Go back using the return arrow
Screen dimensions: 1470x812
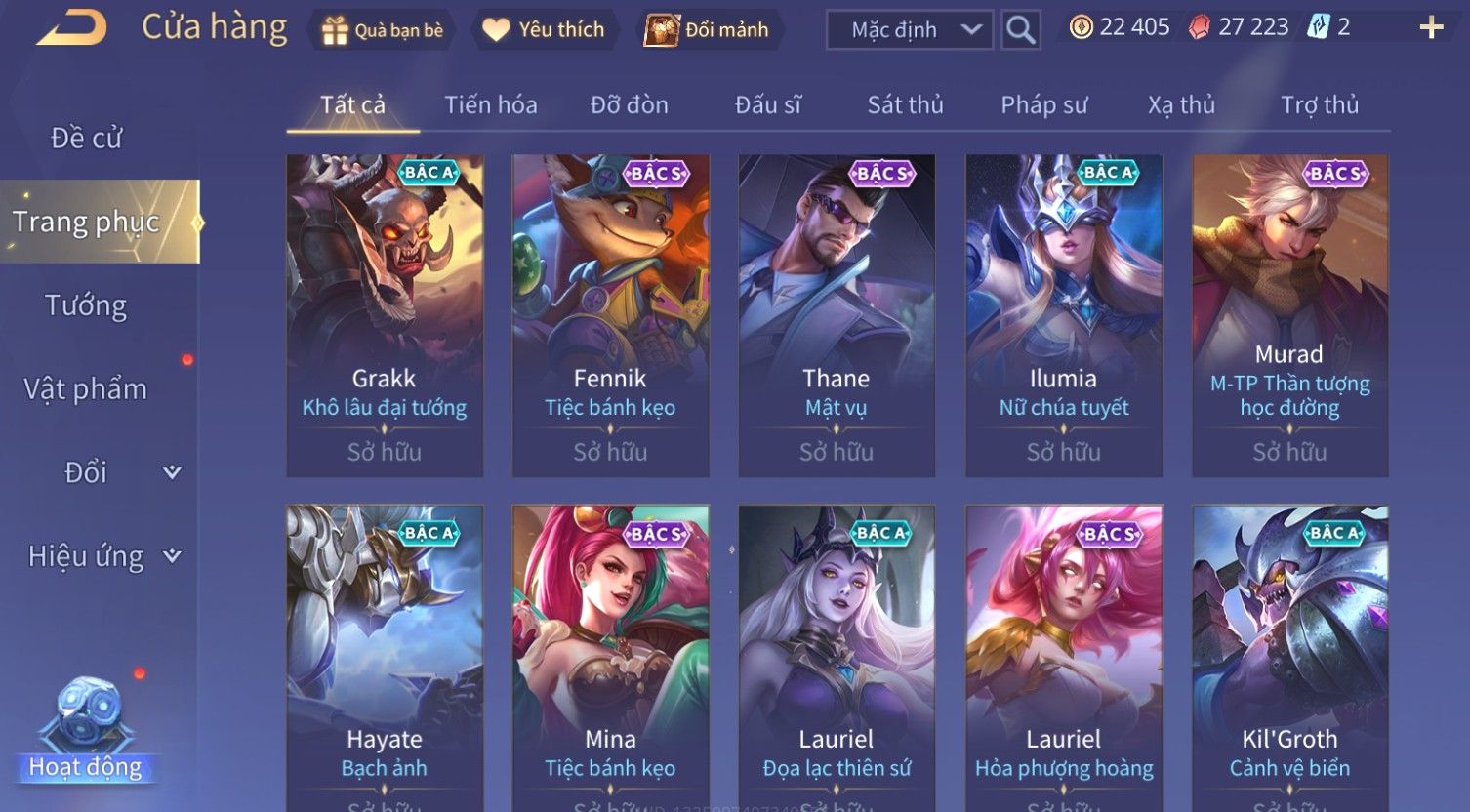[70, 27]
